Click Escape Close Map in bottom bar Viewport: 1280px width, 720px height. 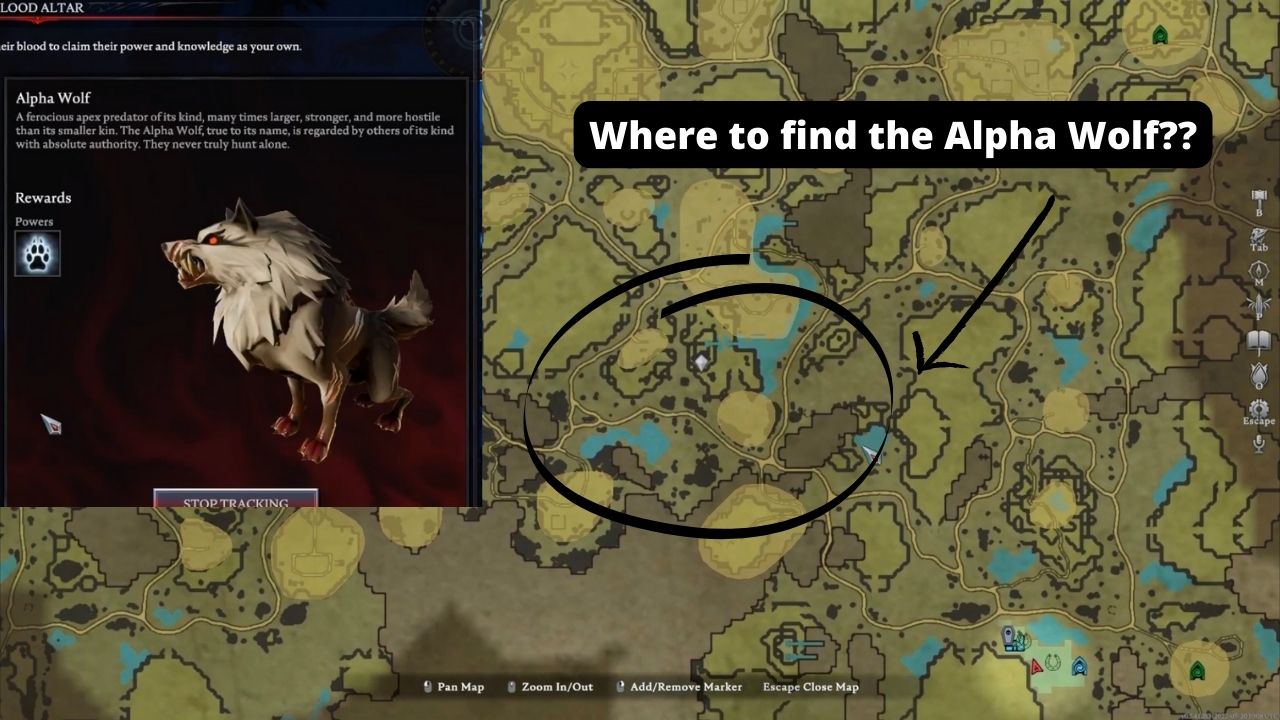(x=812, y=687)
